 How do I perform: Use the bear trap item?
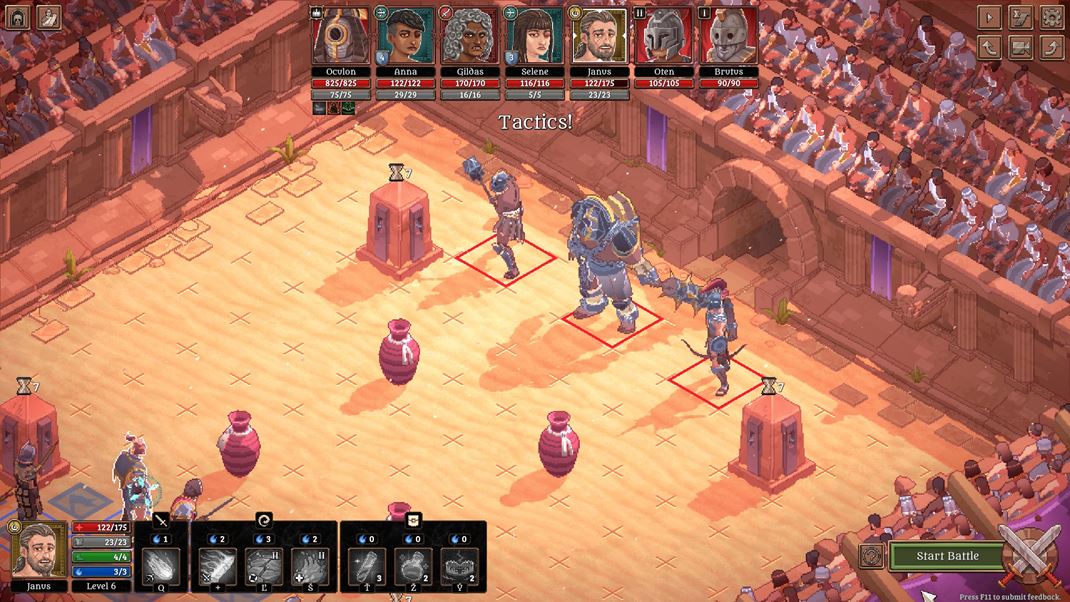click(x=459, y=567)
